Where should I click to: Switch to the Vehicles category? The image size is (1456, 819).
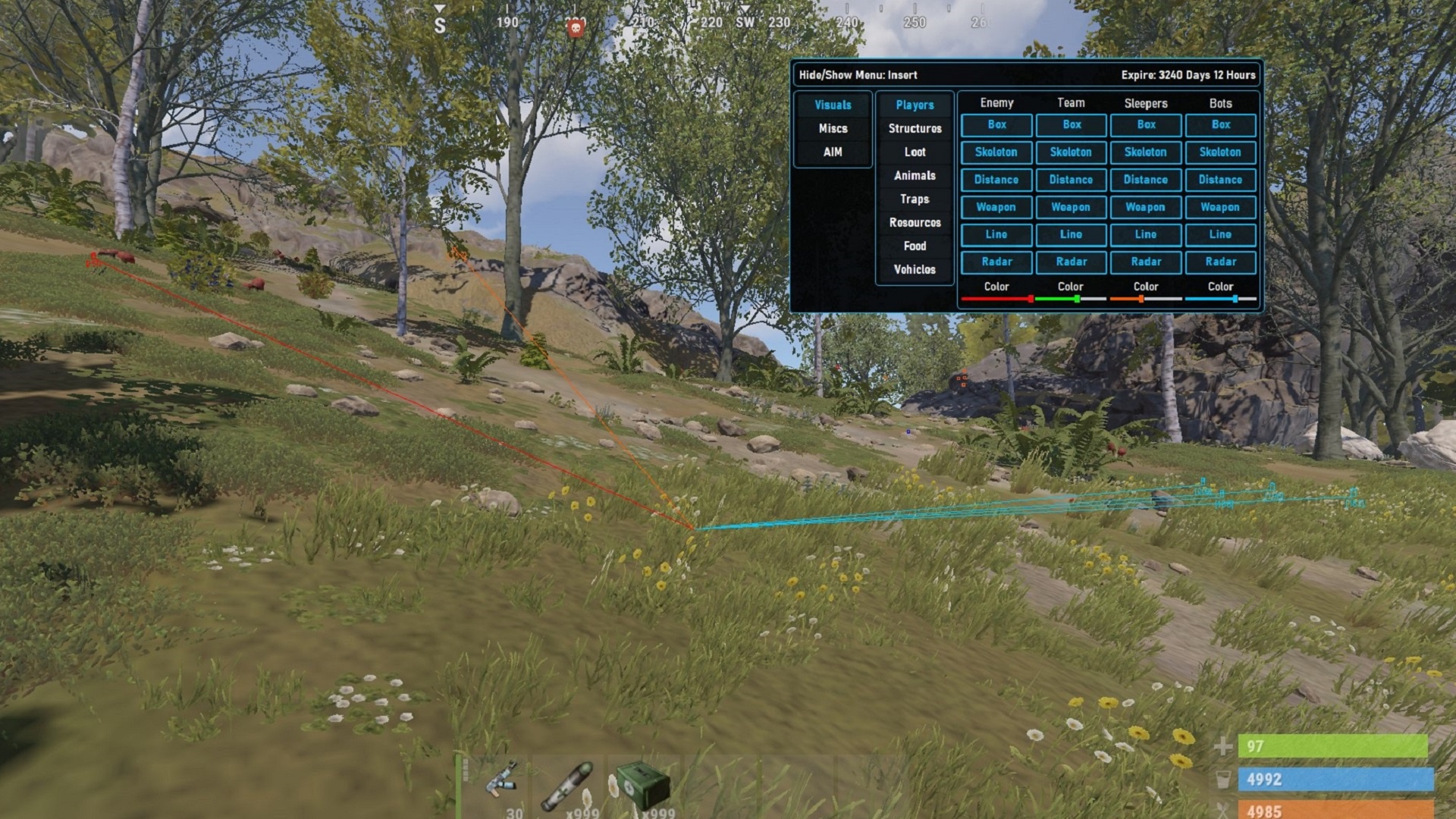point(915,270)
